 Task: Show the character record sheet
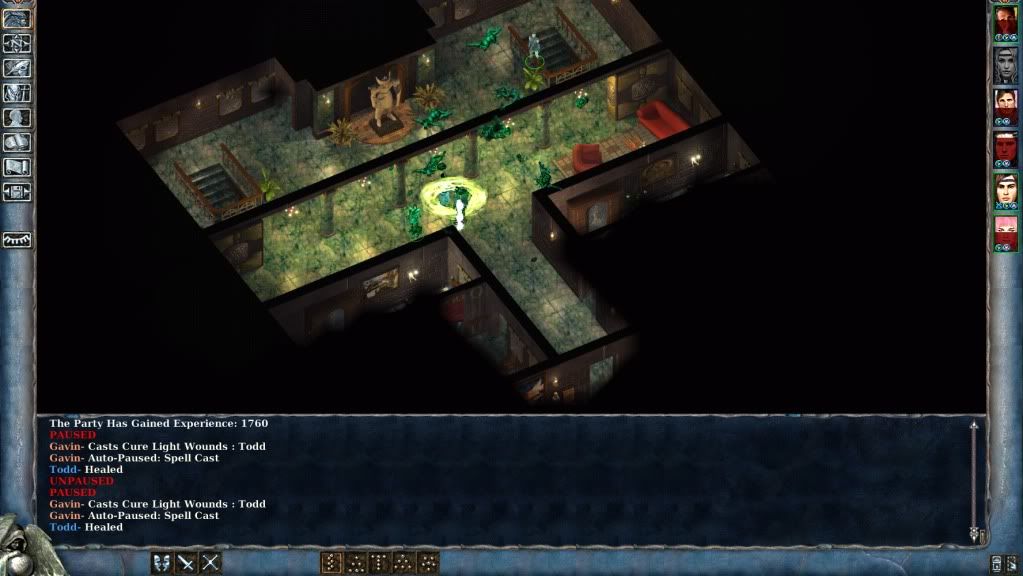[x=17, y=118]
